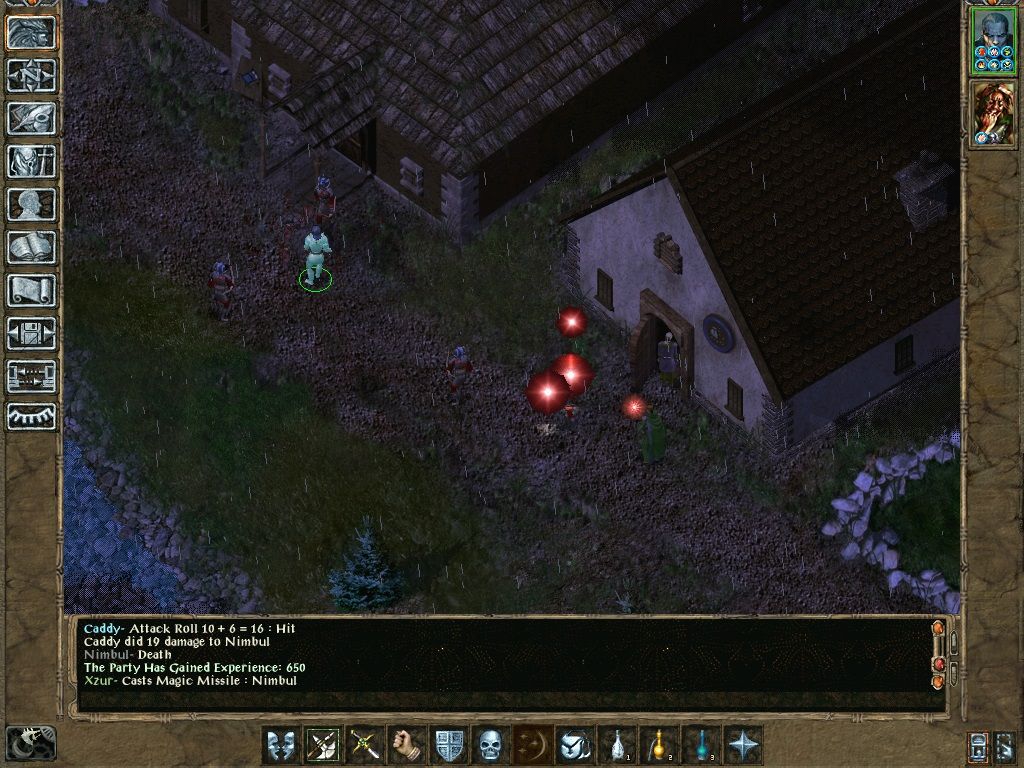
Task: Activate the shield guard action
Action: (x=449, y=745)
